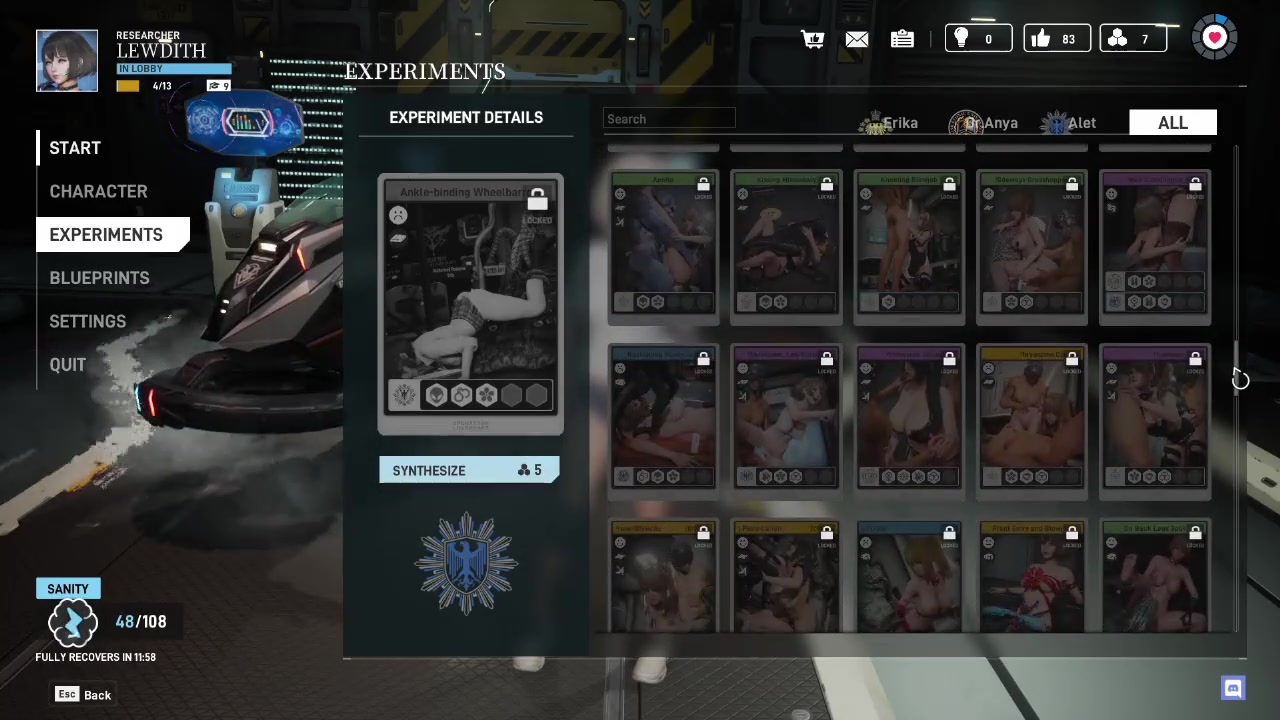The image size is (1280, 720).
Task: Click the SYNTHESIZE button
Action: (x=468, y=470)
